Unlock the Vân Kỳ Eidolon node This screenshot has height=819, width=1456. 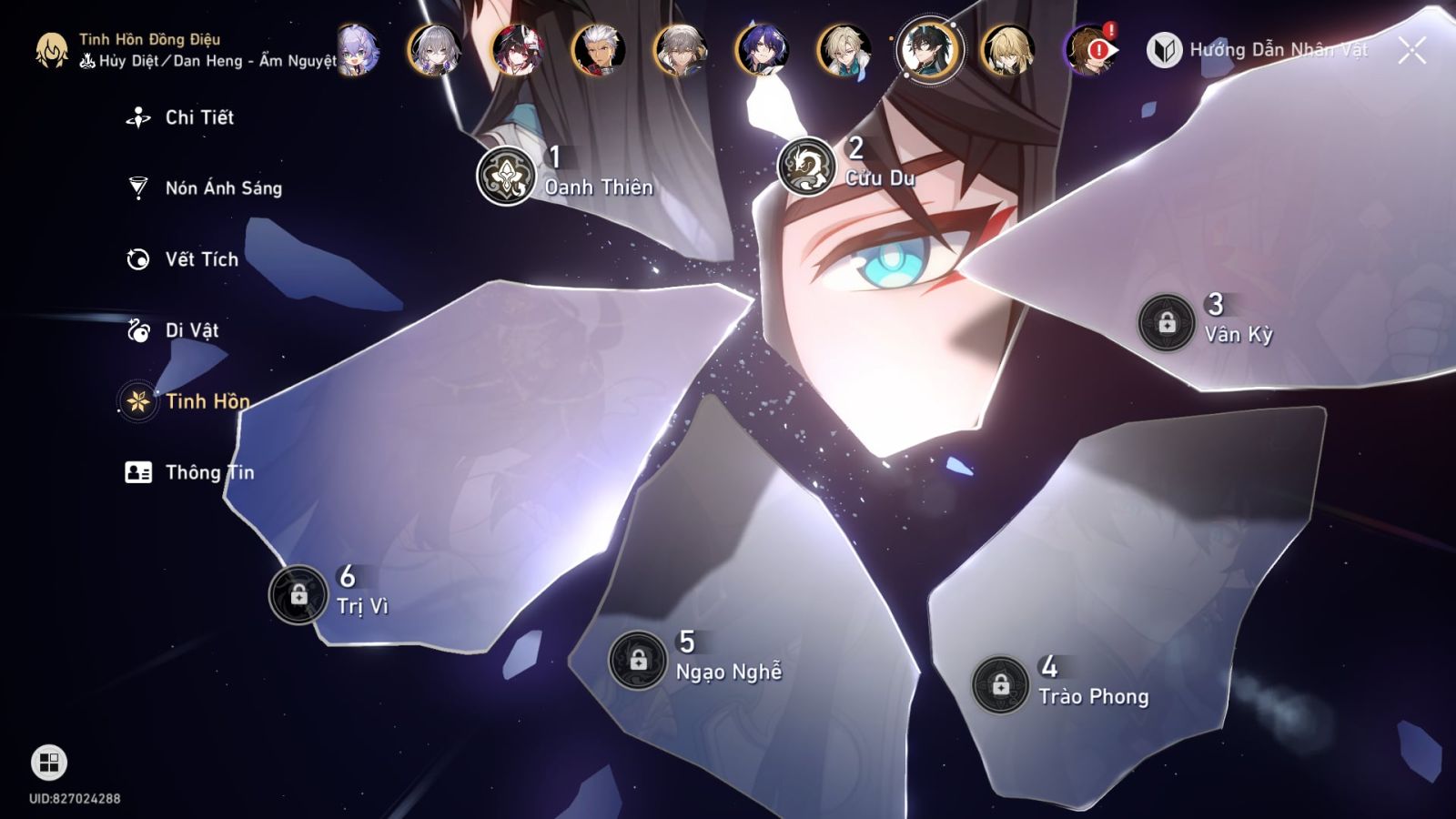point(1168,320)
